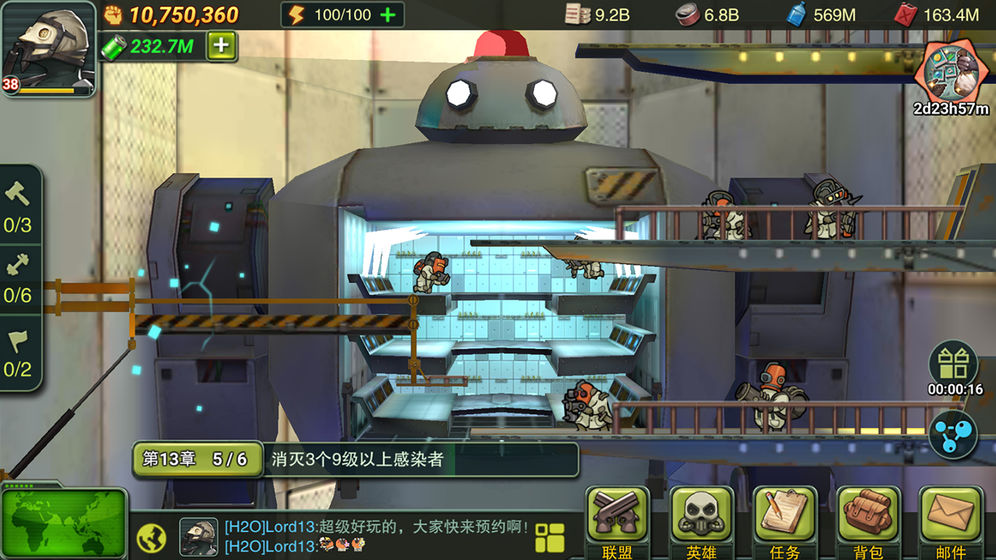Show the dumbbell training queue
This screenshot has width=996, height=560.
point(19,278)
